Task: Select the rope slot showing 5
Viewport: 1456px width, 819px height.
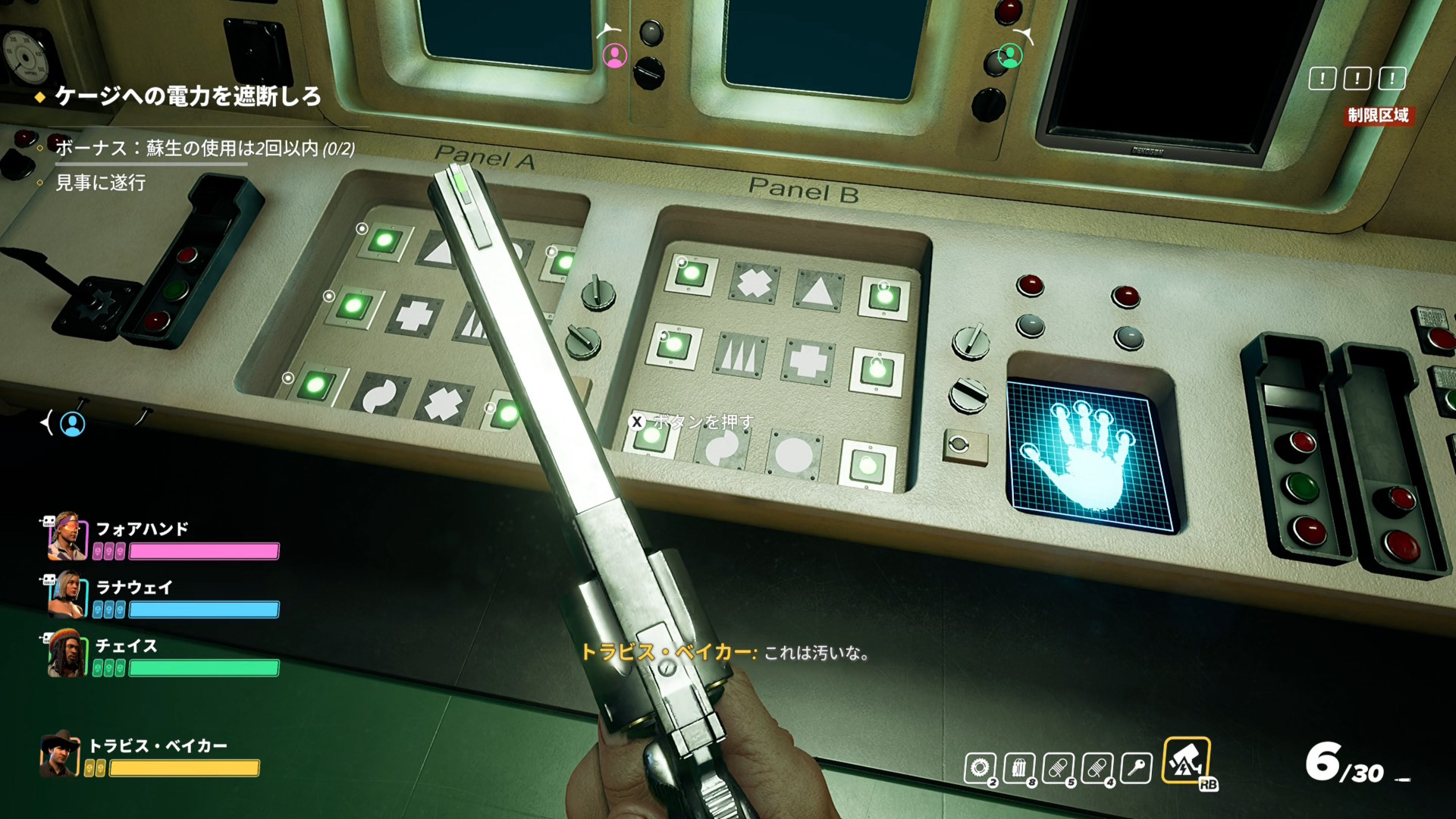Action: click(x=1058, y=768)
